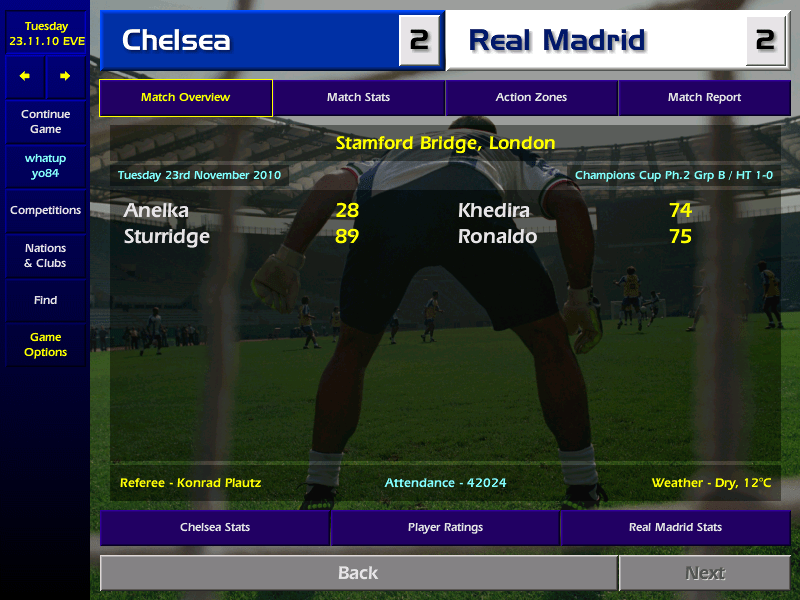The width and height of the screenshot is (800, 600).
Task: Show the Action Zones tab
Action: (531, 98)
